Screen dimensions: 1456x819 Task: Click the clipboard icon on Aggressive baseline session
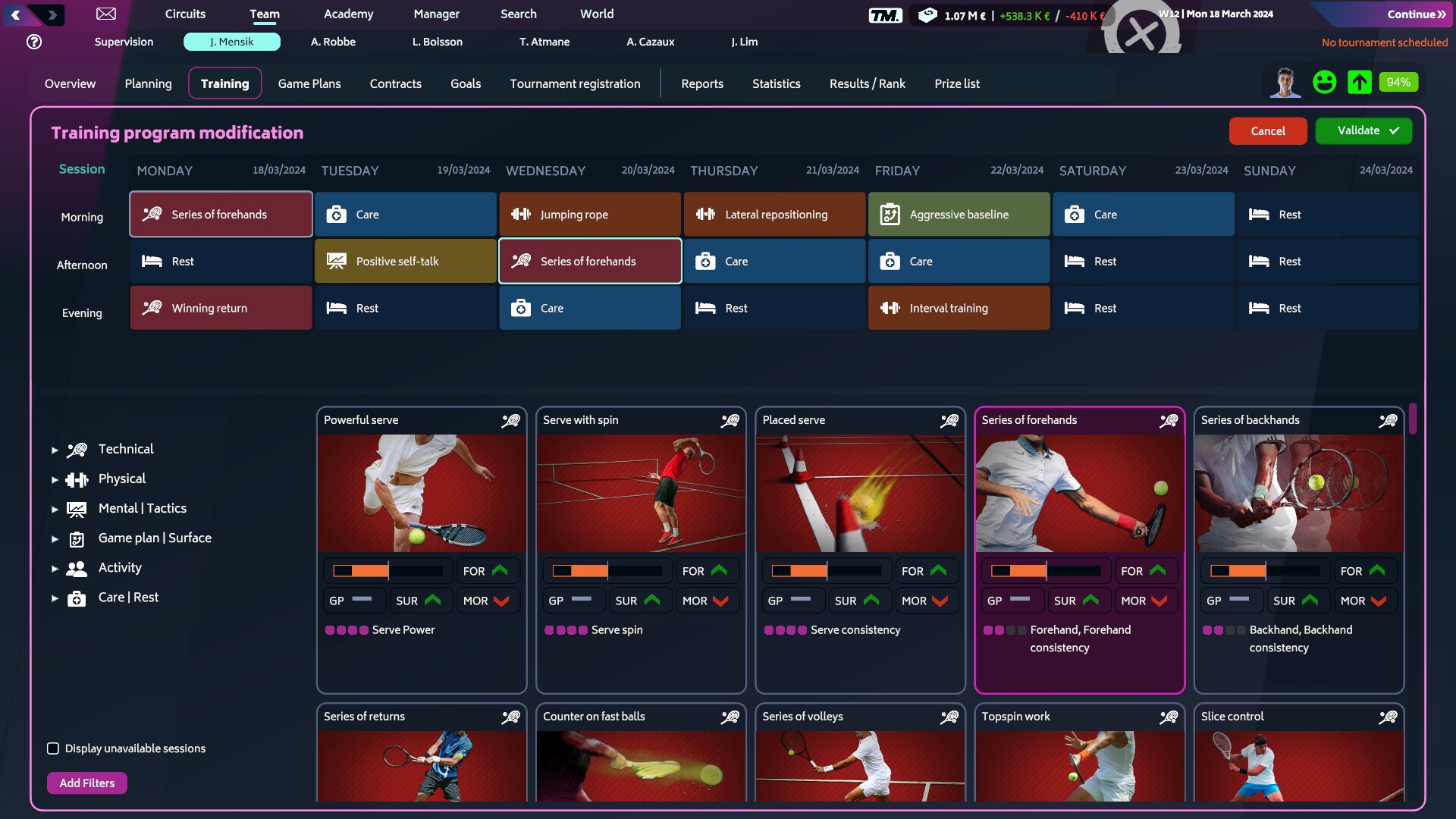pos(890,214)
